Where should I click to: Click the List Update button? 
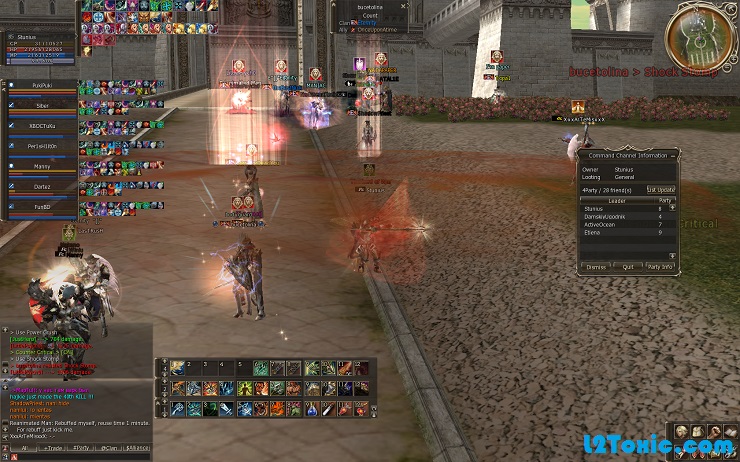pyautogui.click(x=660, y=189)
